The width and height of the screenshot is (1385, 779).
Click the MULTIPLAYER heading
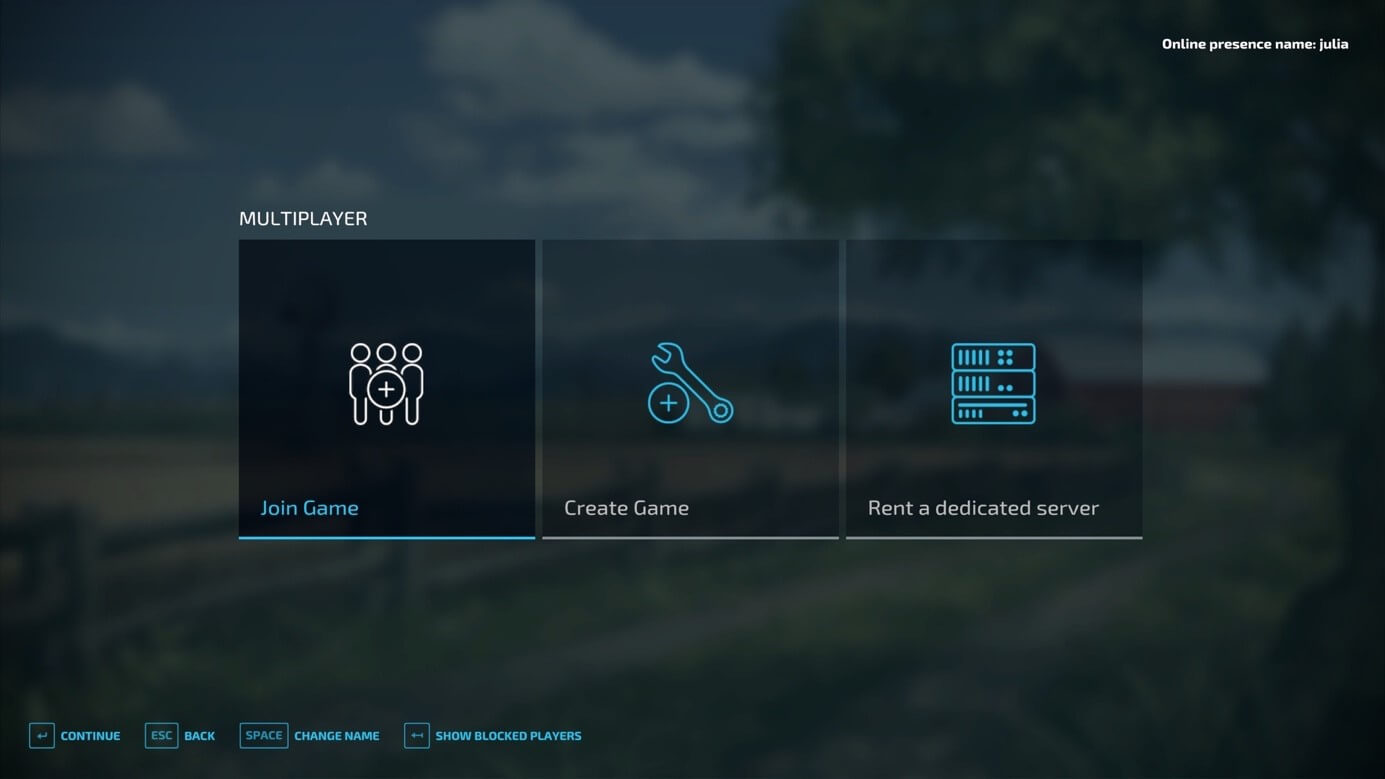pos(303,218)
